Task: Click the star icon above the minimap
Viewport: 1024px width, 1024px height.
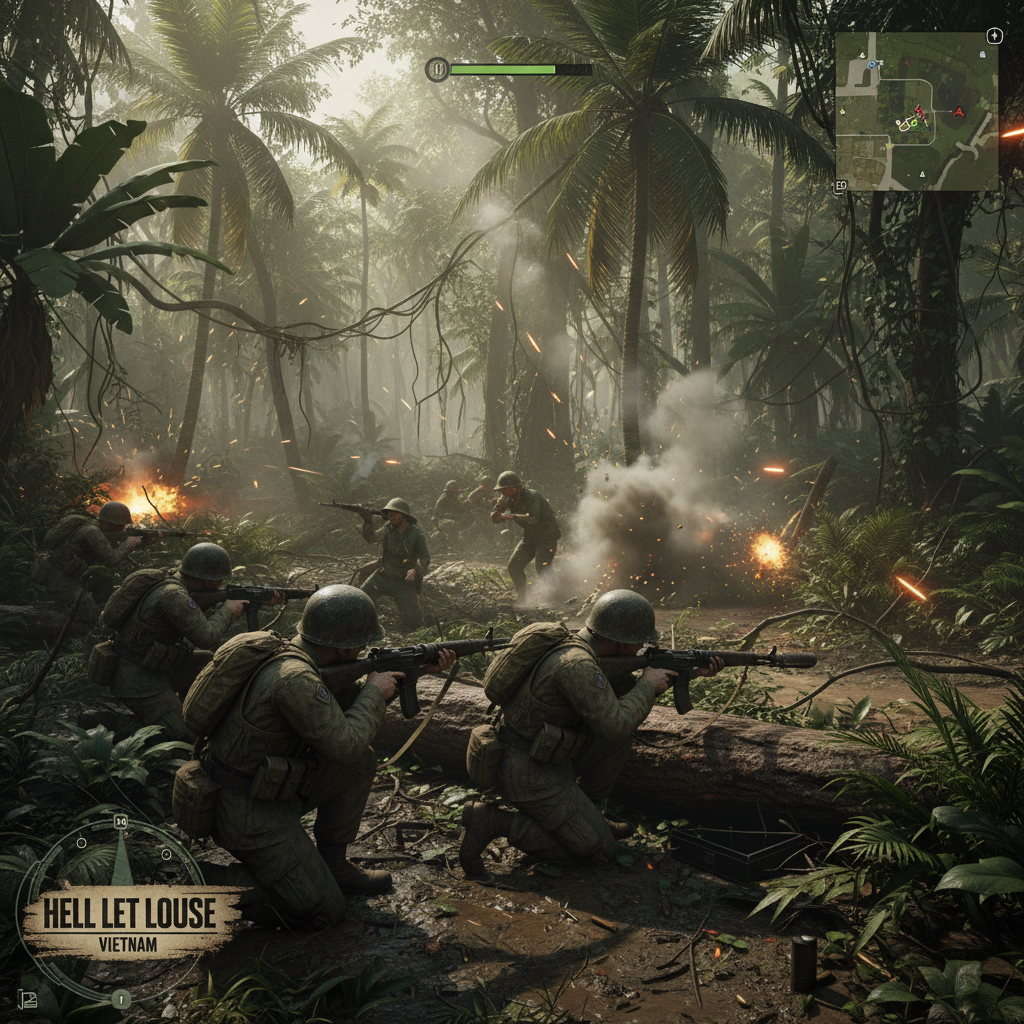Action: coord(994,36)
